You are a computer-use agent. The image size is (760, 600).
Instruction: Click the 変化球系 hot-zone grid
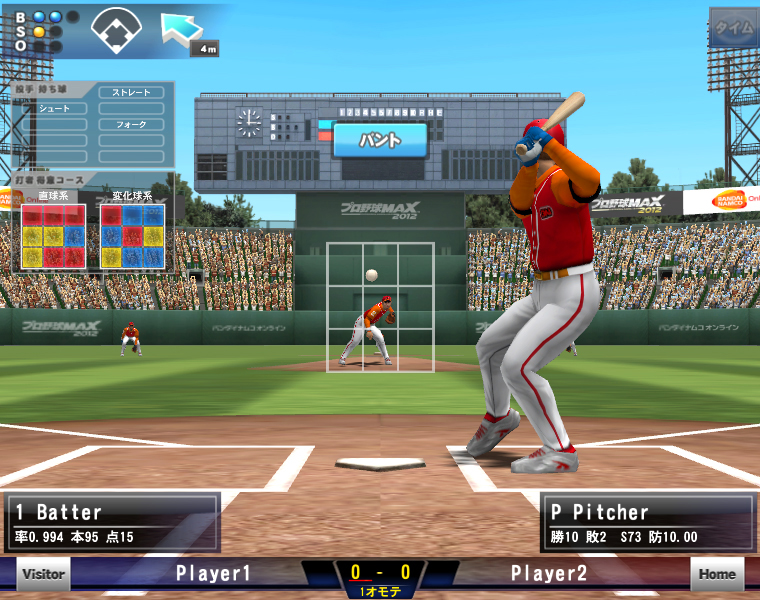point(132,236)
